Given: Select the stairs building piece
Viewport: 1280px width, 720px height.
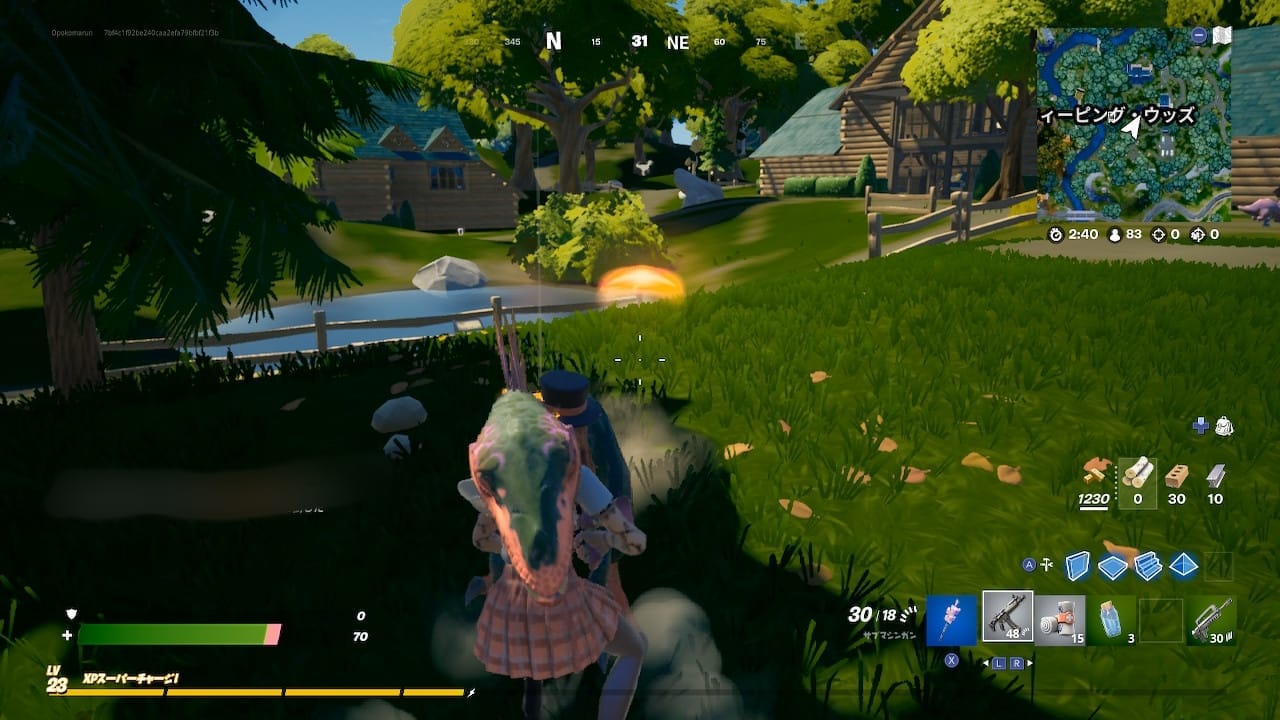Looking at the screenshot, I should (x=1148, y=566).
